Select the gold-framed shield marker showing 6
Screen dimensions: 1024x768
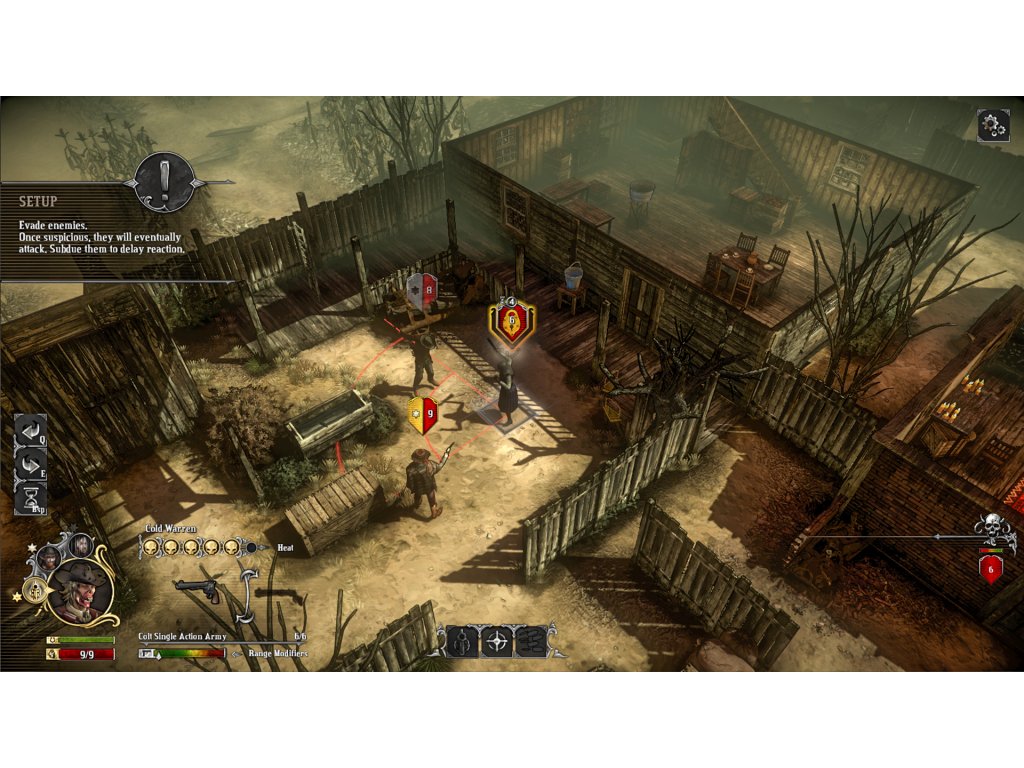(512, 323)
